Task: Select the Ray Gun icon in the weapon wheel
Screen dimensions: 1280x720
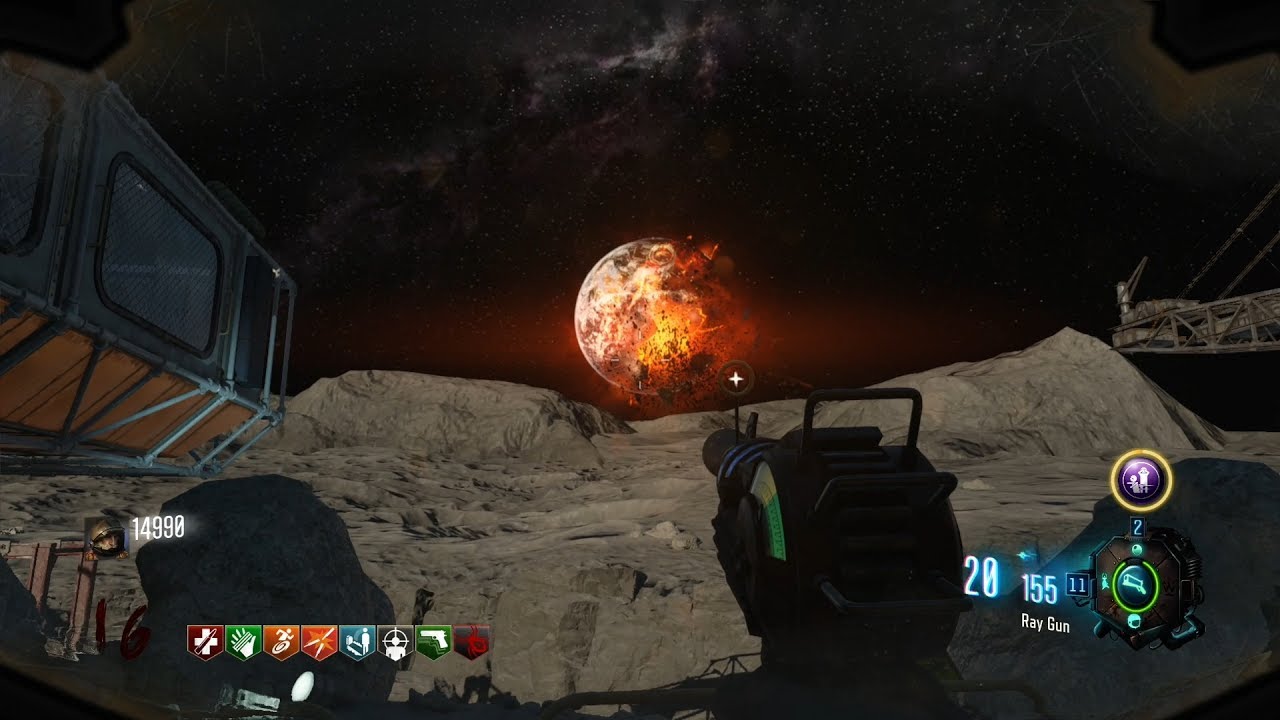Action: pyautogui.click(x=1136, y=583)
